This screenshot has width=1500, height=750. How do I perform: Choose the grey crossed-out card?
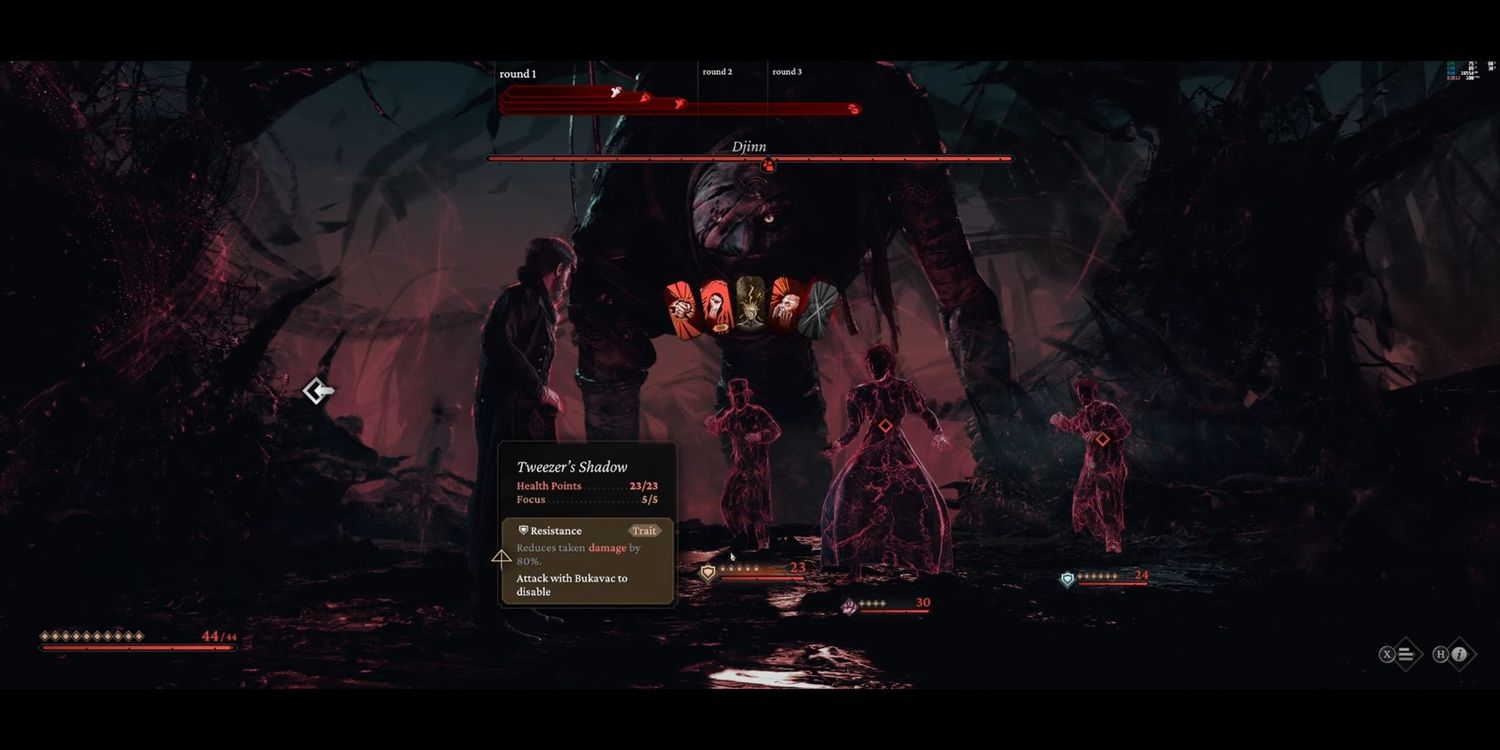[x=820, y=309]
